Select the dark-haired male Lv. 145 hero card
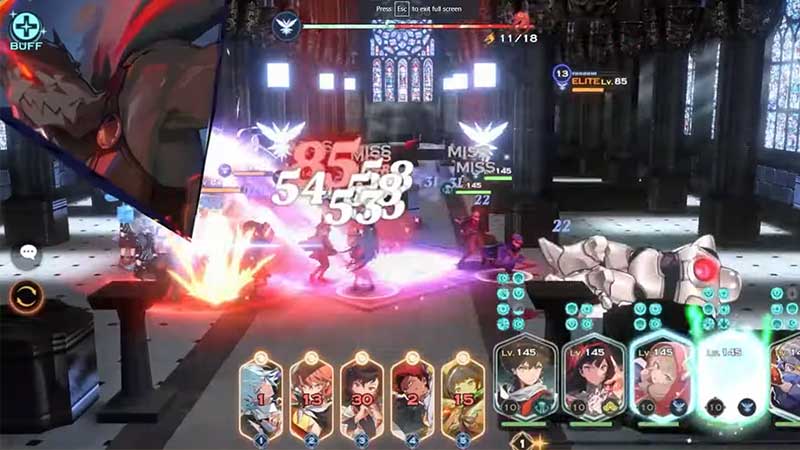Viewport: 800px width, 450px height. pos(526,378)
